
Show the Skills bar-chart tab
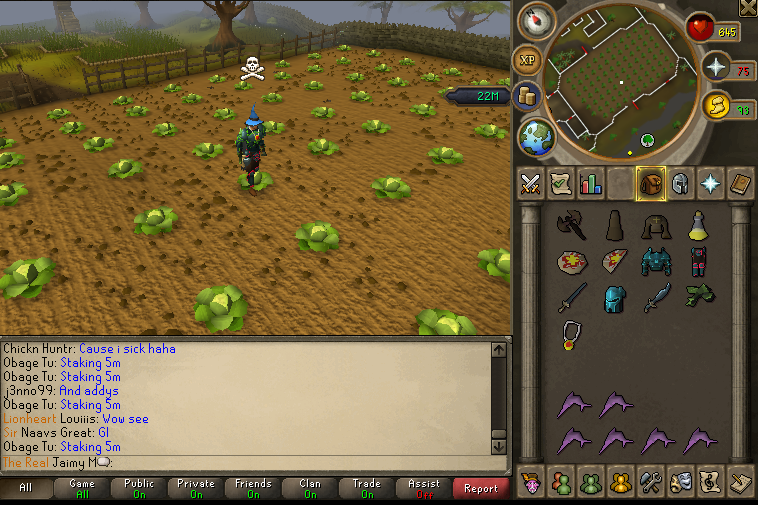click(x=590, y=183)
